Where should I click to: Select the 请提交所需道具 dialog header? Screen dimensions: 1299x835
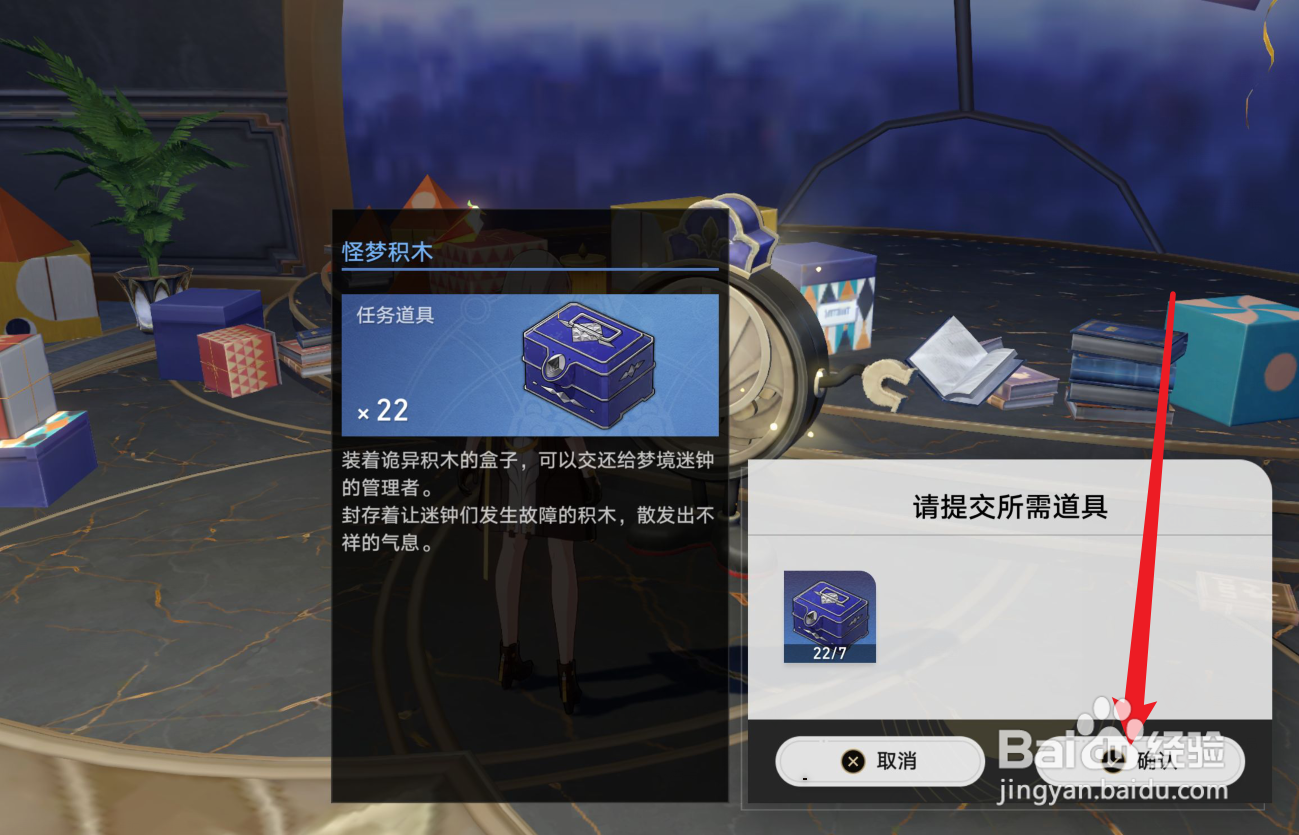pos(1008,505)
